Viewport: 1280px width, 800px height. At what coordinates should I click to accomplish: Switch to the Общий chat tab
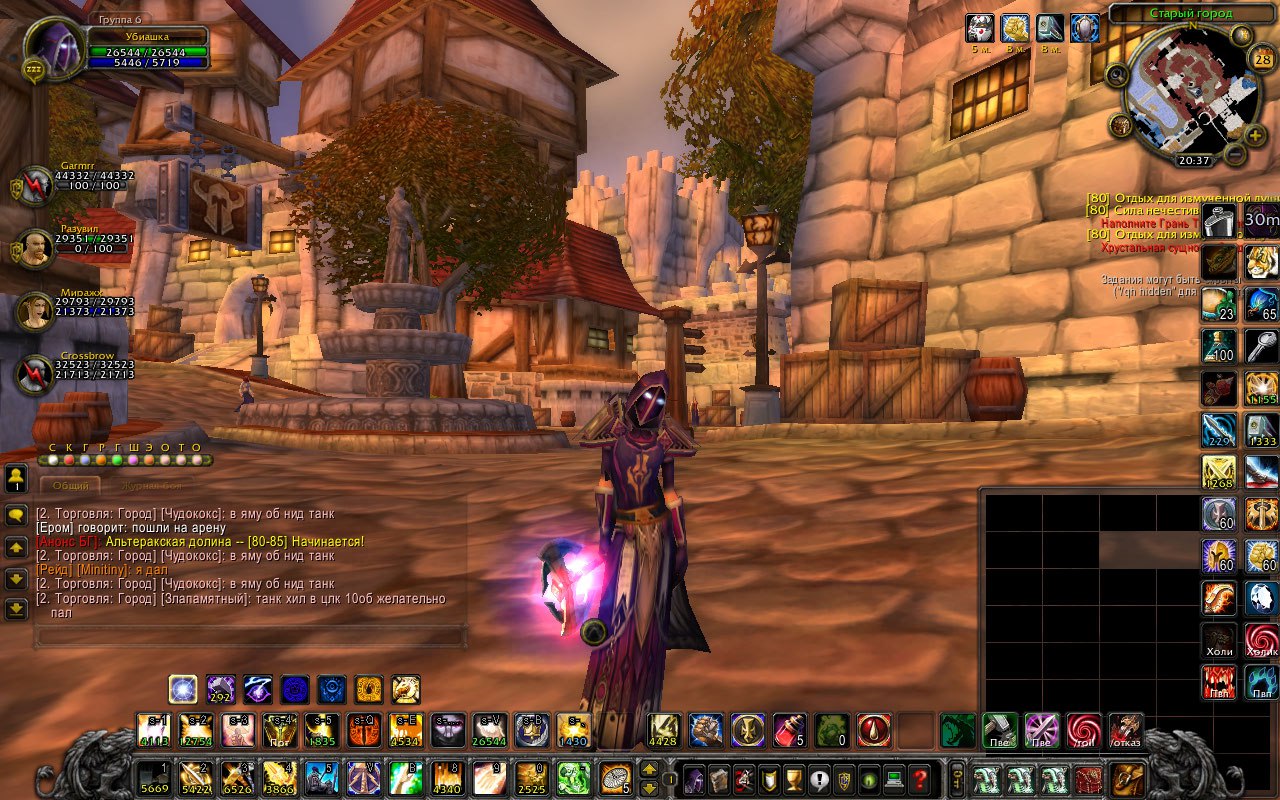point(70,486)
